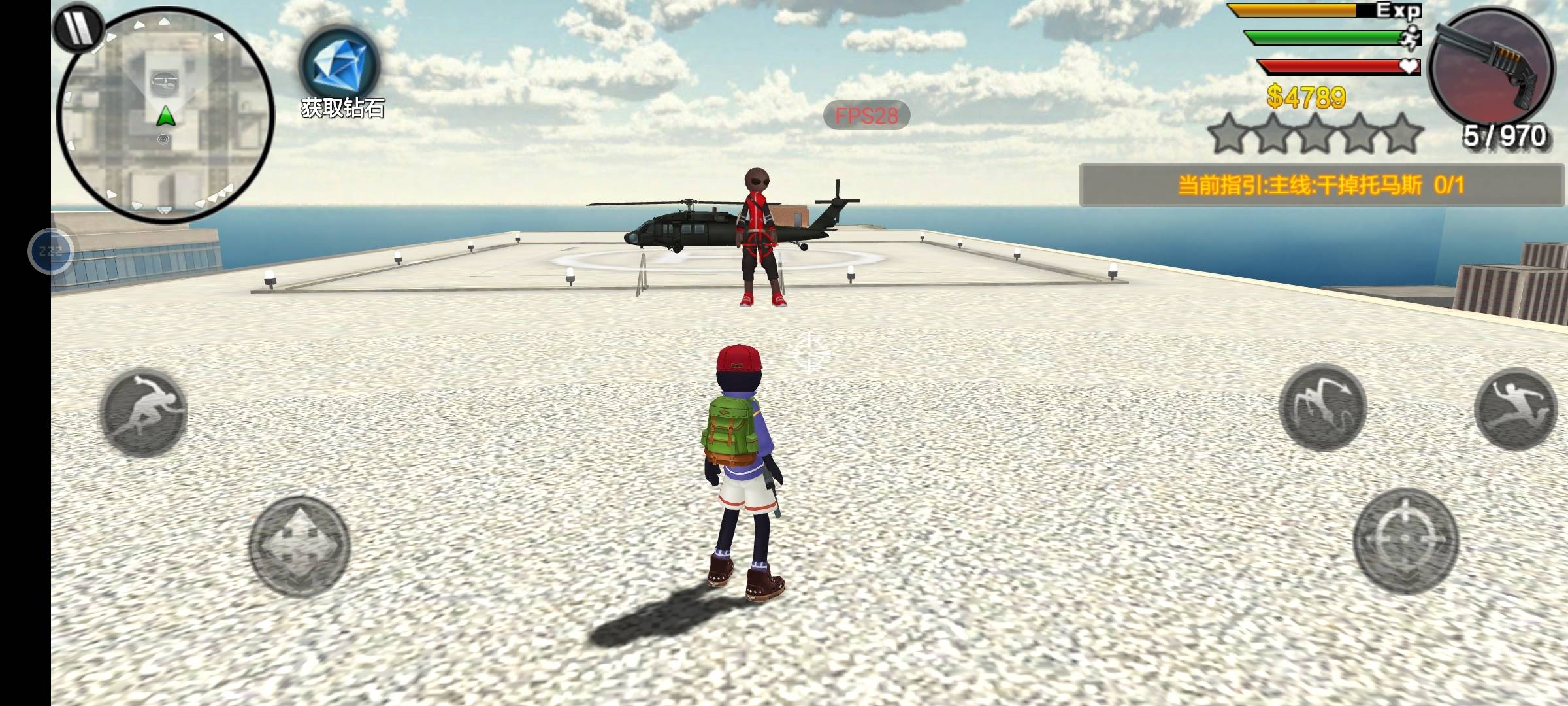
Task: Tap the movement joystick pad
Action: [x=299, y=546]
